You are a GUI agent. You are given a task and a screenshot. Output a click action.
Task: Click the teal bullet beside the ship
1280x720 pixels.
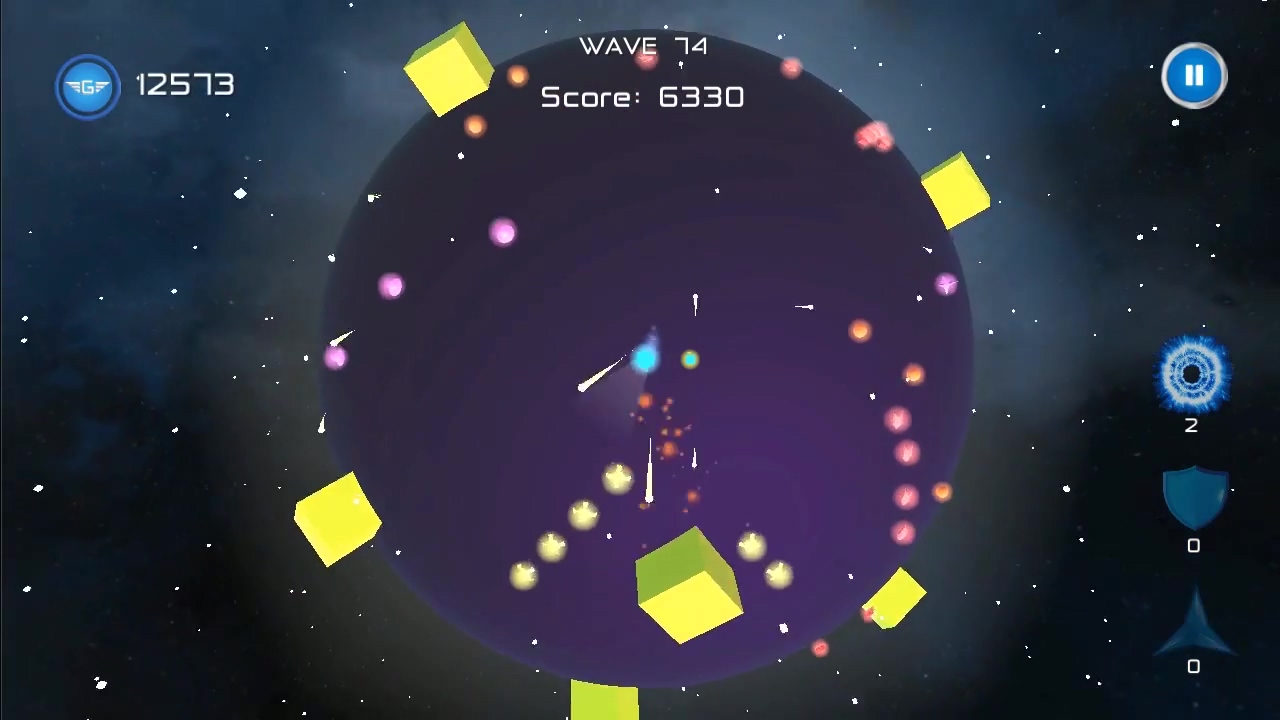coord(690,360)
